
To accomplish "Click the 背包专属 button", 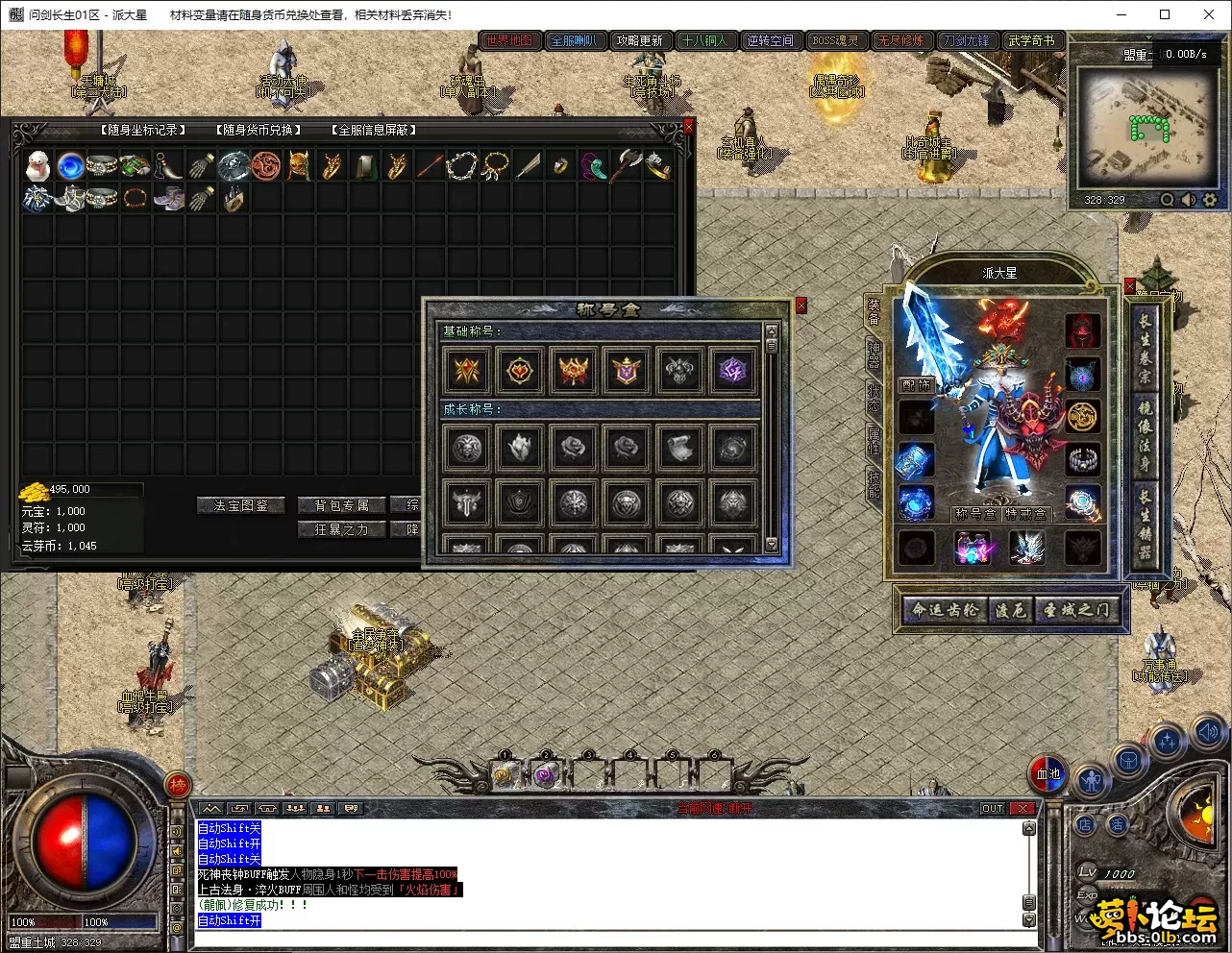I will pos(341,505).
